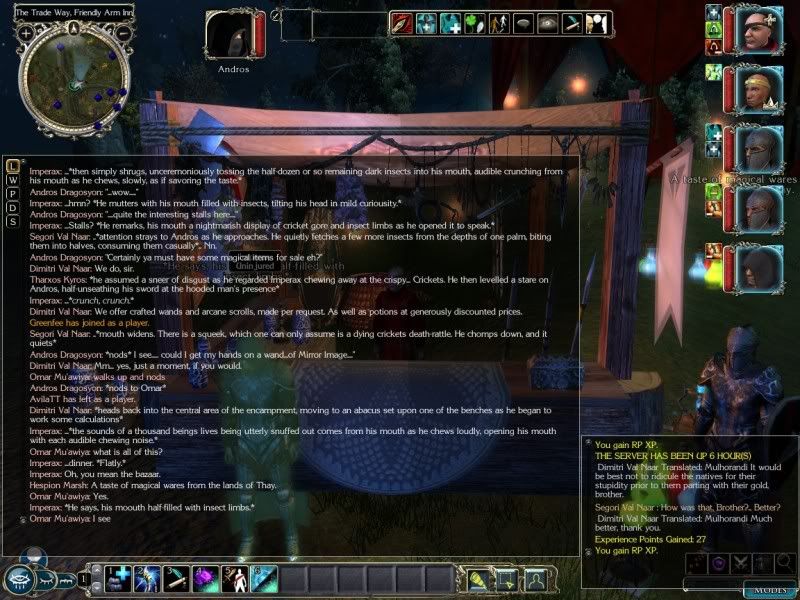This screenshot has width=800, height=600.
Task: Open the Modes button
Action: pyautogui.click(x=768, y=591)
